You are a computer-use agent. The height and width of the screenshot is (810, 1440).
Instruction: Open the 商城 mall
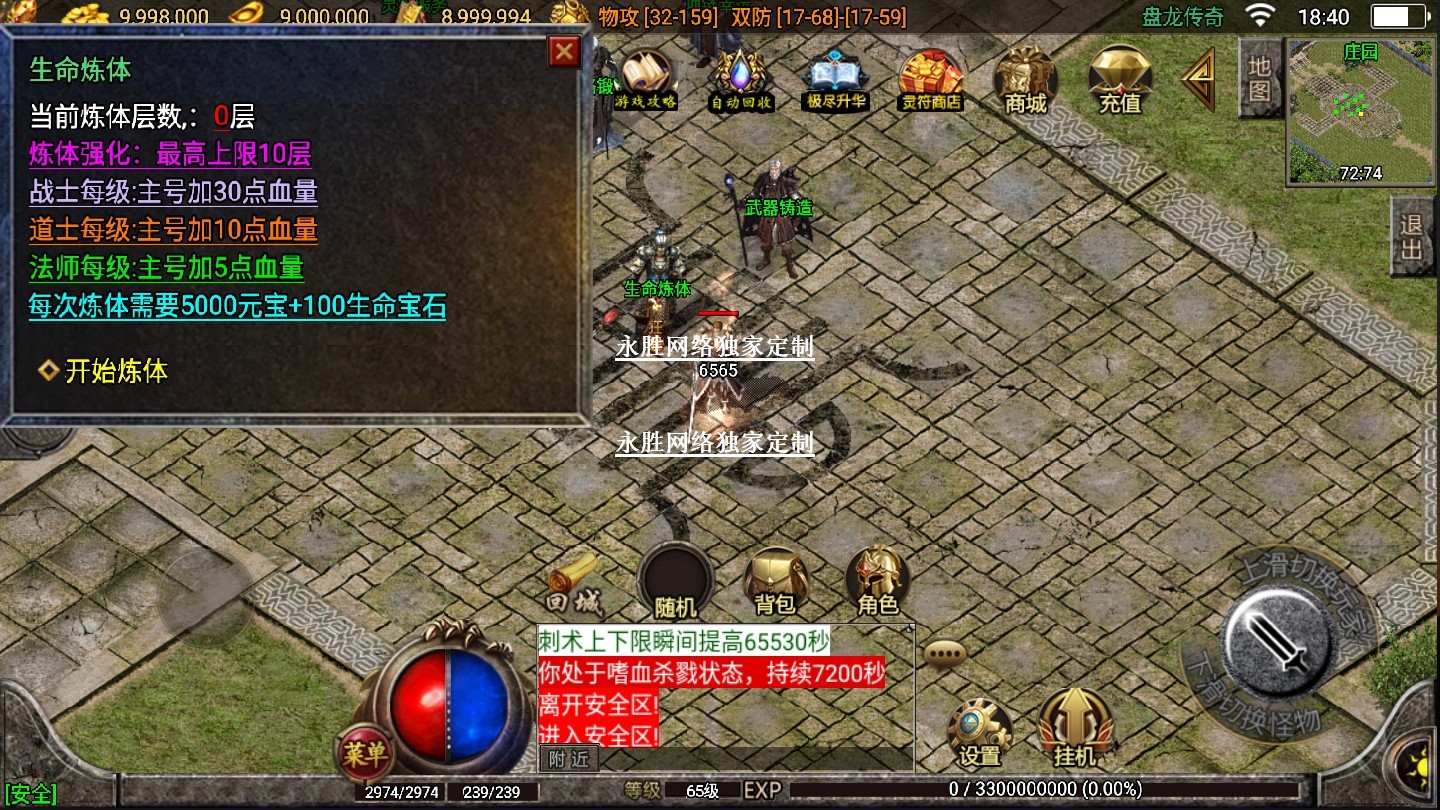coord(1025,78)
